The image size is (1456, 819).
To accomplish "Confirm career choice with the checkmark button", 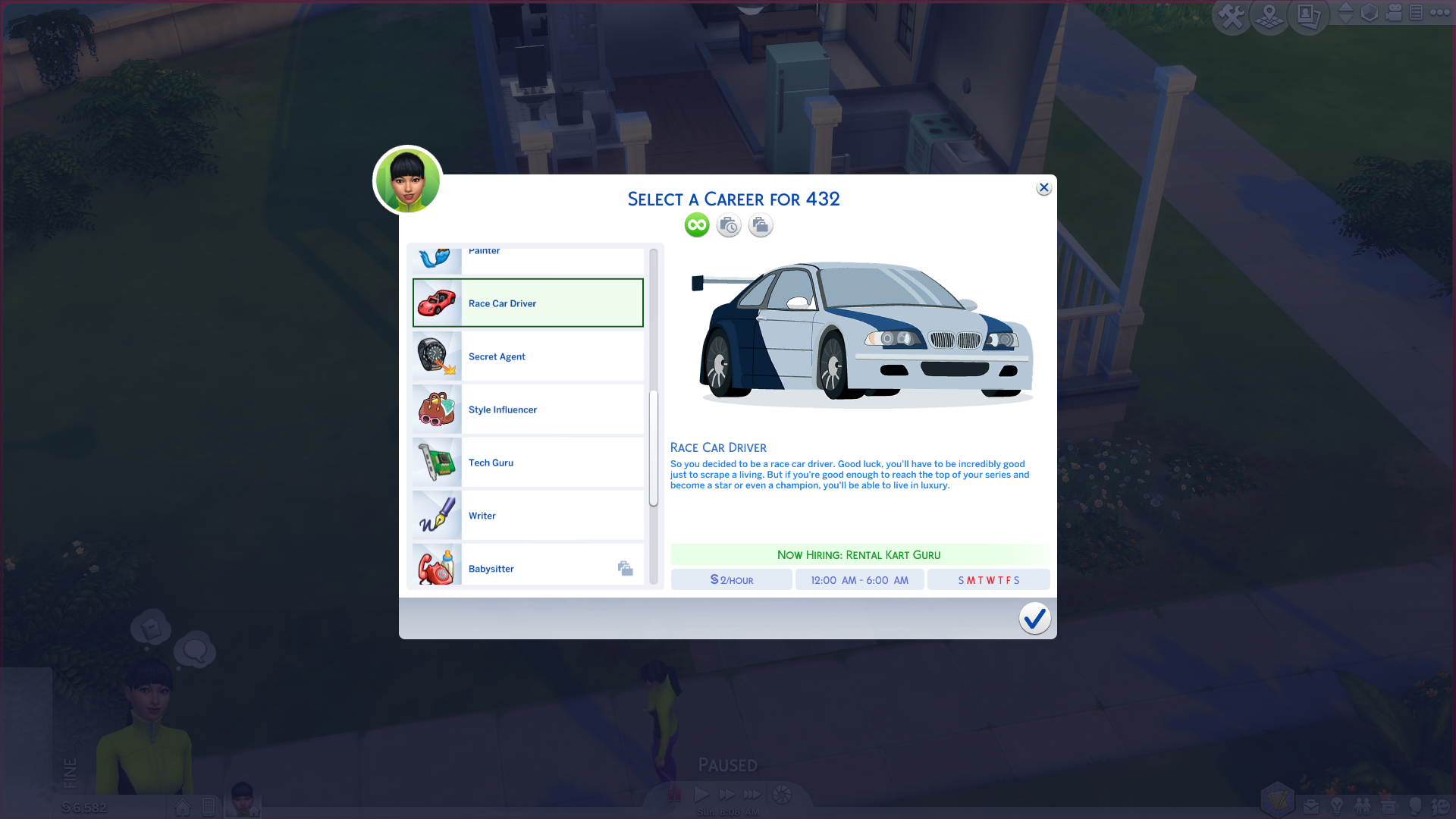I will pyautogui.click(x=1034, y=618).
